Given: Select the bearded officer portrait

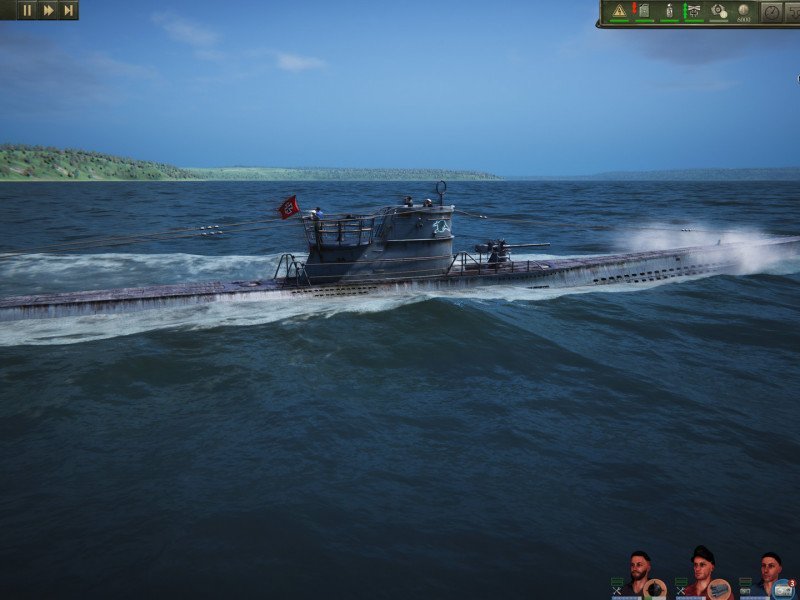Looking at the screenshot, I should (x=640, y=568).
